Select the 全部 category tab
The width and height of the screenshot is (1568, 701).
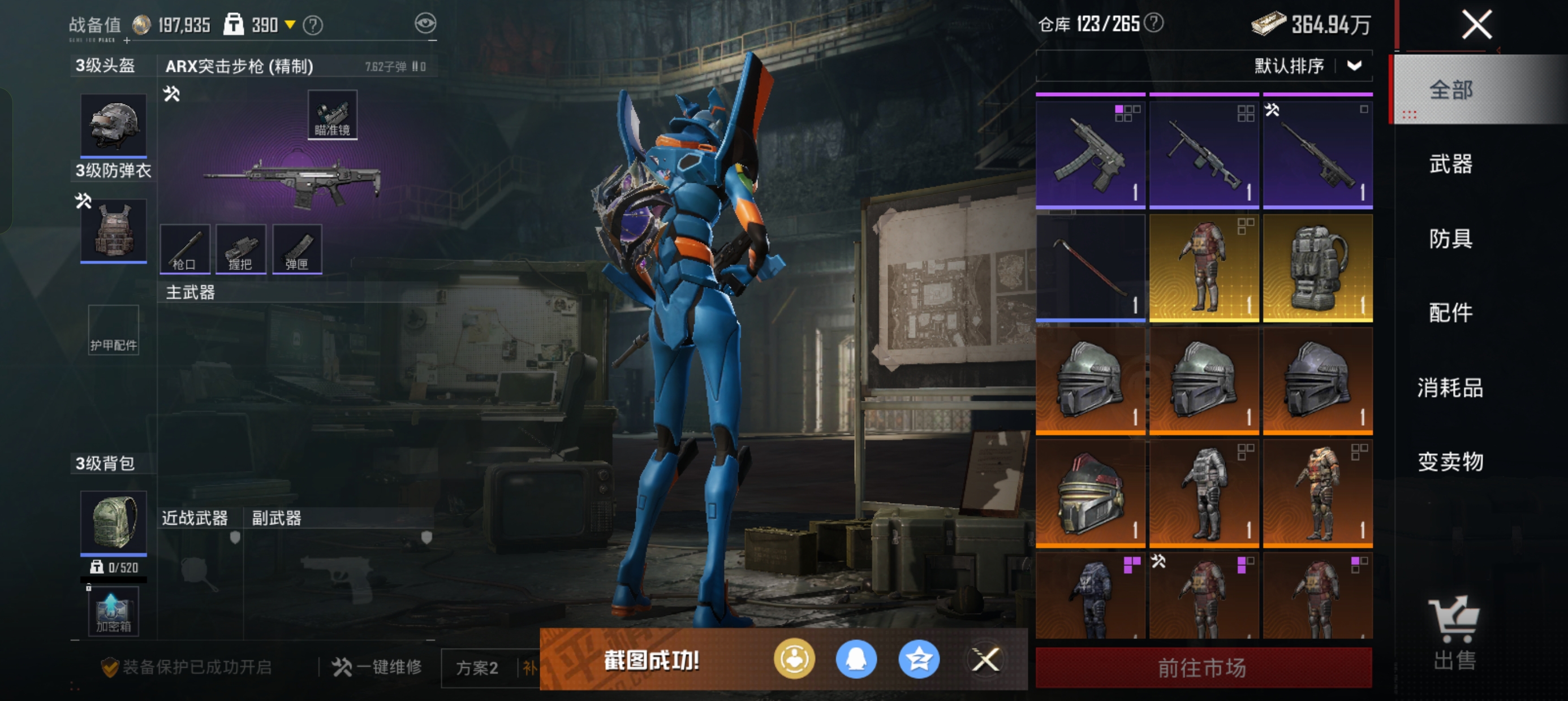click(x=1450, y=90)
